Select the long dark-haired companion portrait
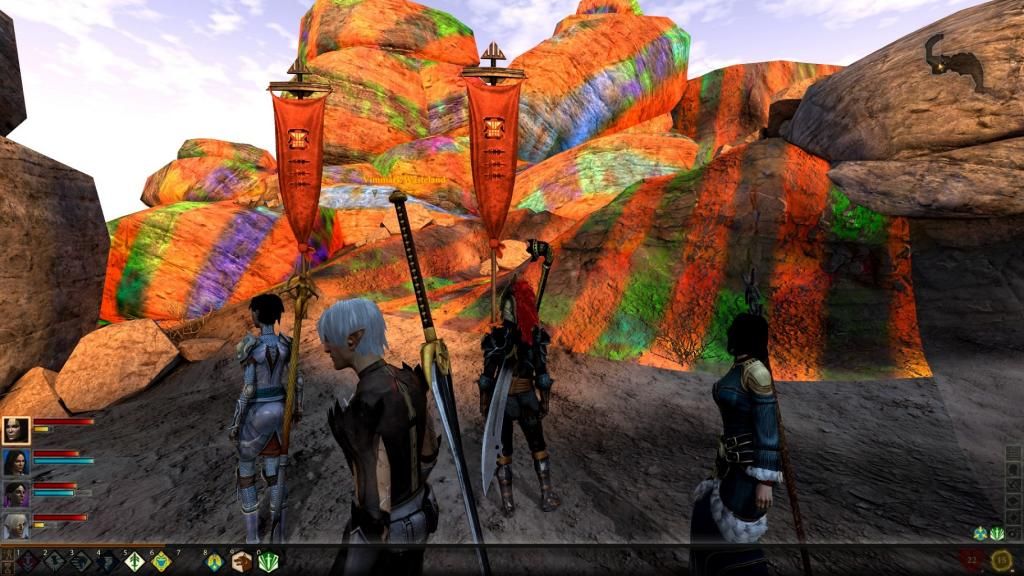 click(x=16, y=462)
